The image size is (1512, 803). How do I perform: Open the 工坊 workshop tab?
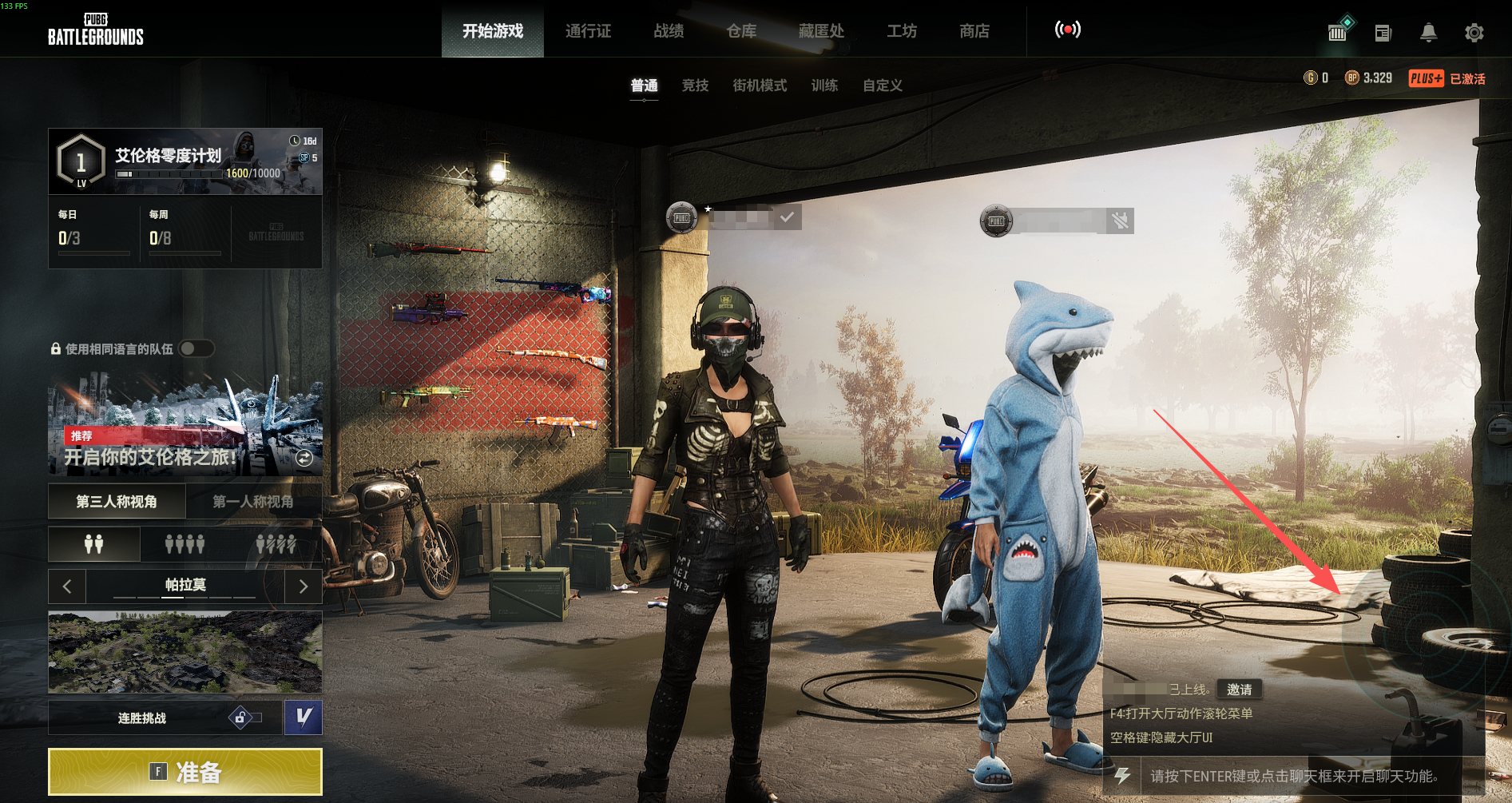(902, 31)
